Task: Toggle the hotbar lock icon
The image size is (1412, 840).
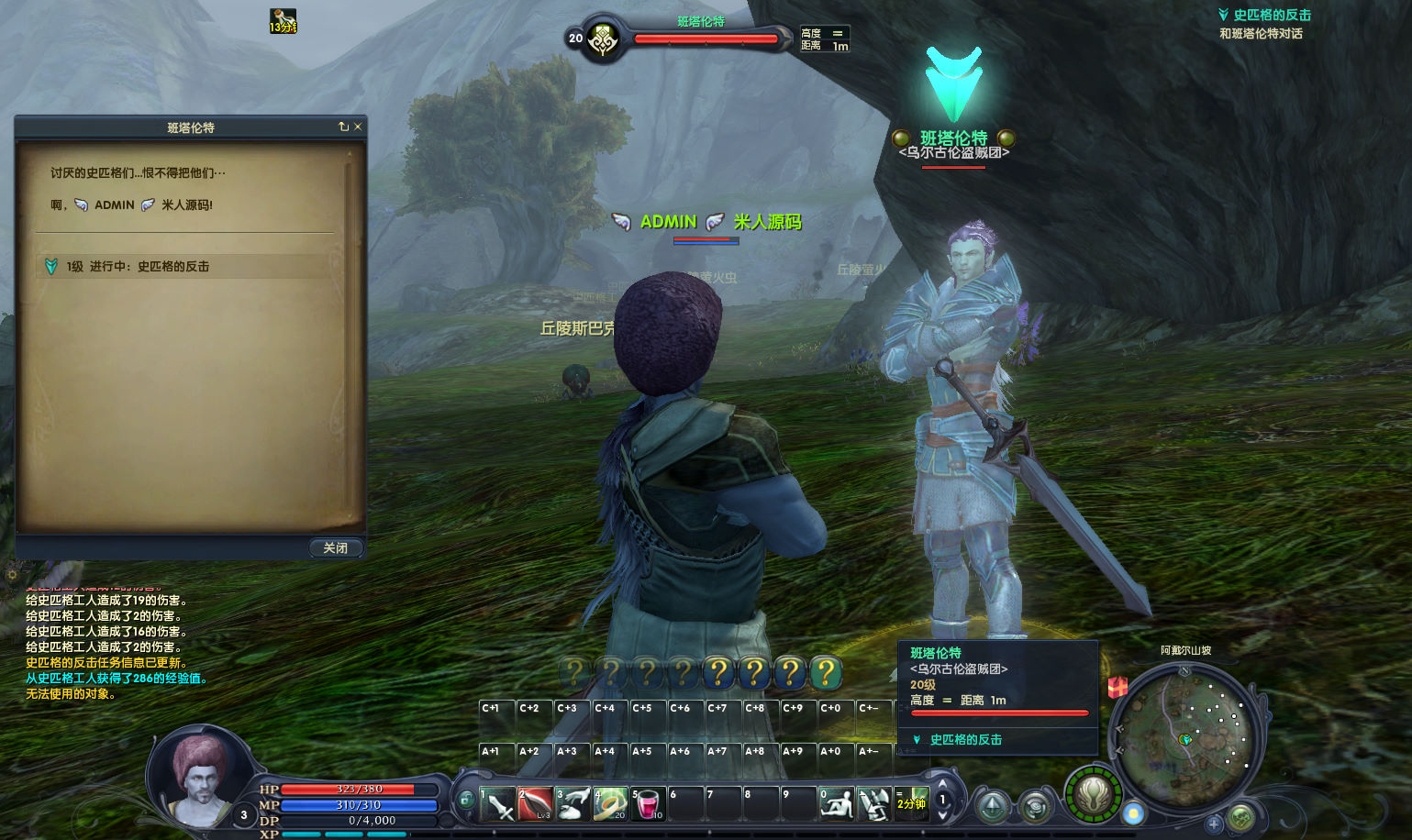Action: point(466,800)
